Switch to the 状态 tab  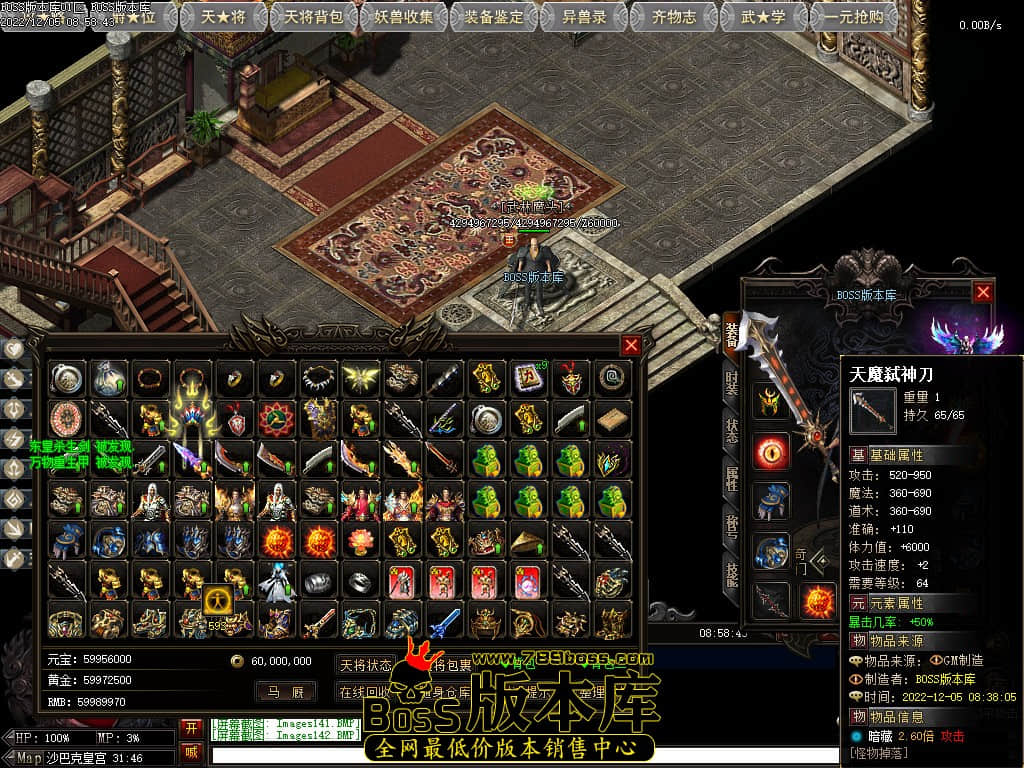(x=732, y=431)
